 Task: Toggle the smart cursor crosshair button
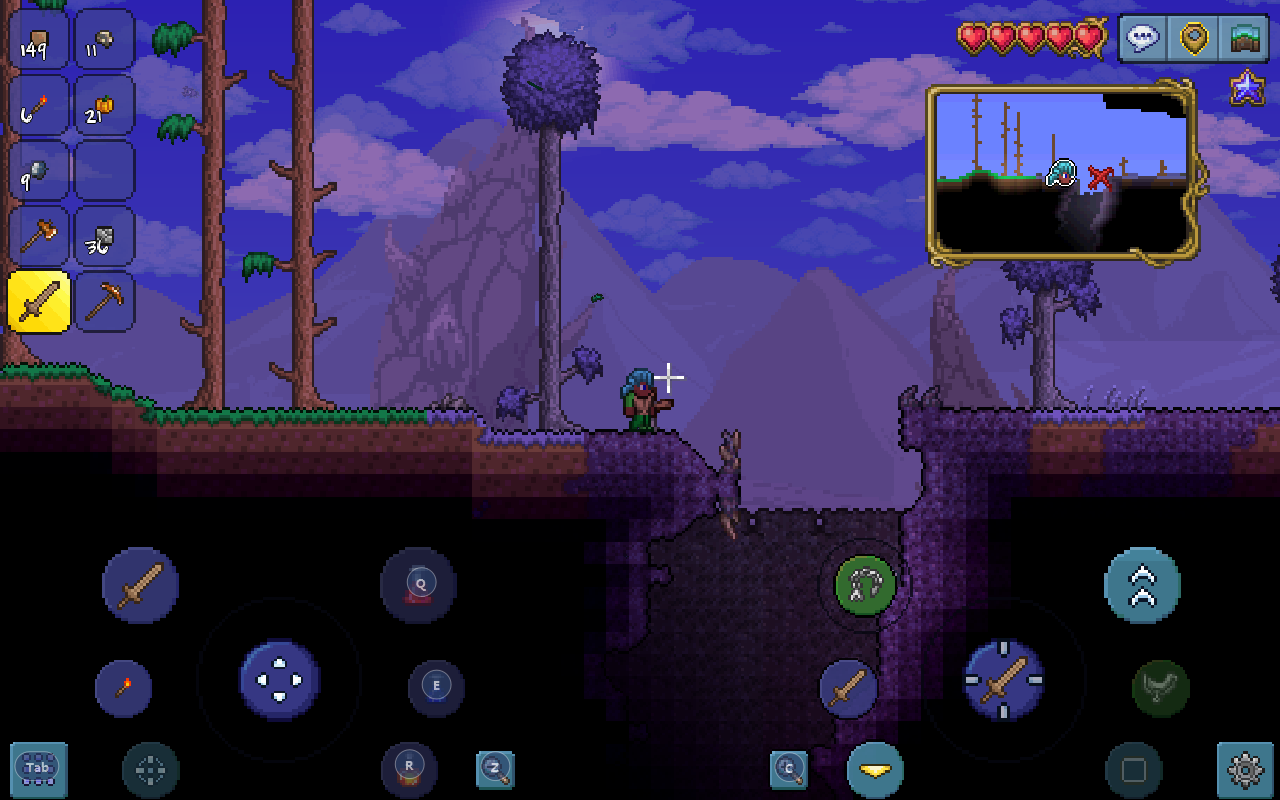click(x=151, y=770)
